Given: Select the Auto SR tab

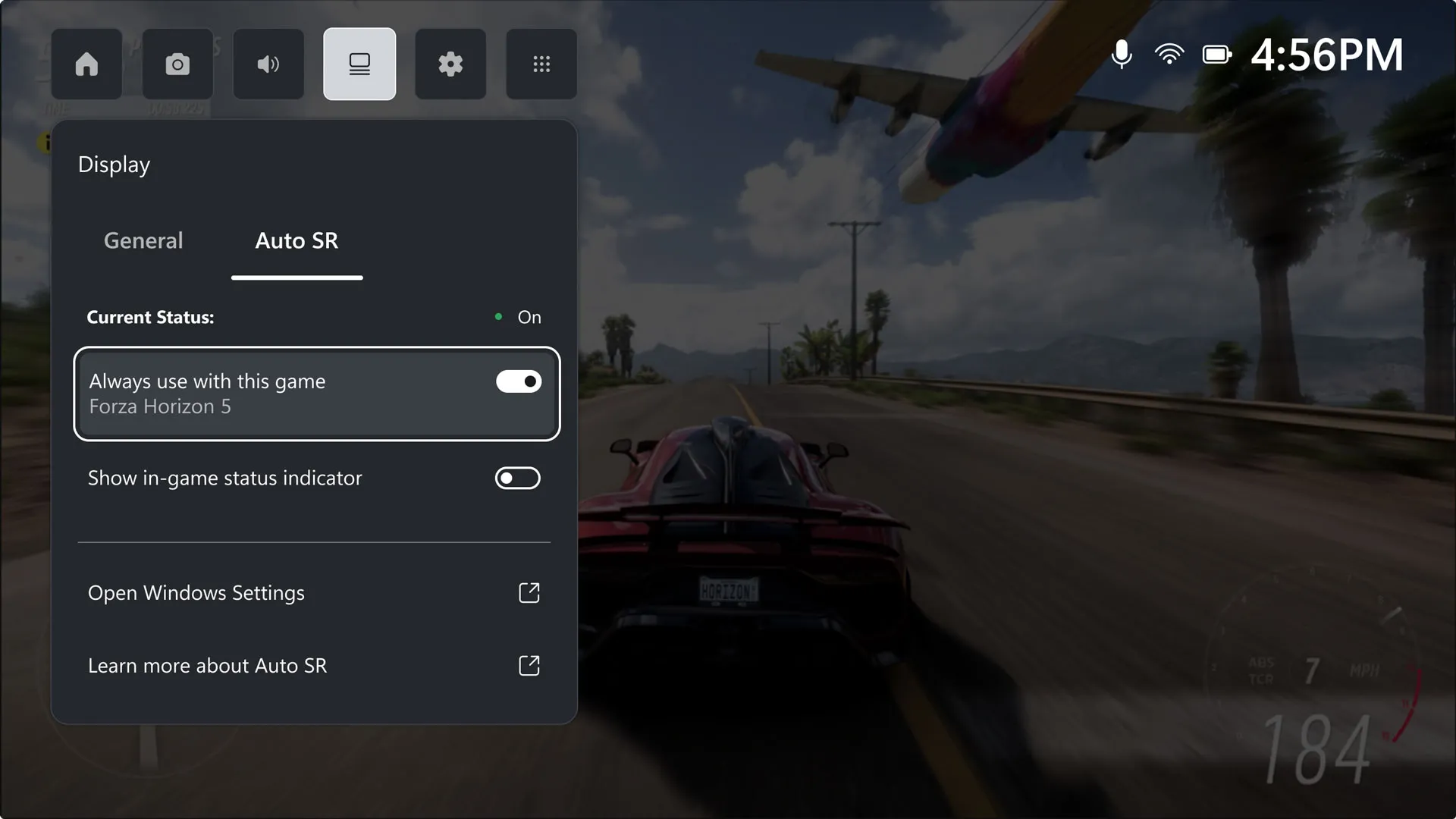Looking at the screenshot, I should (x=297, y=240).
